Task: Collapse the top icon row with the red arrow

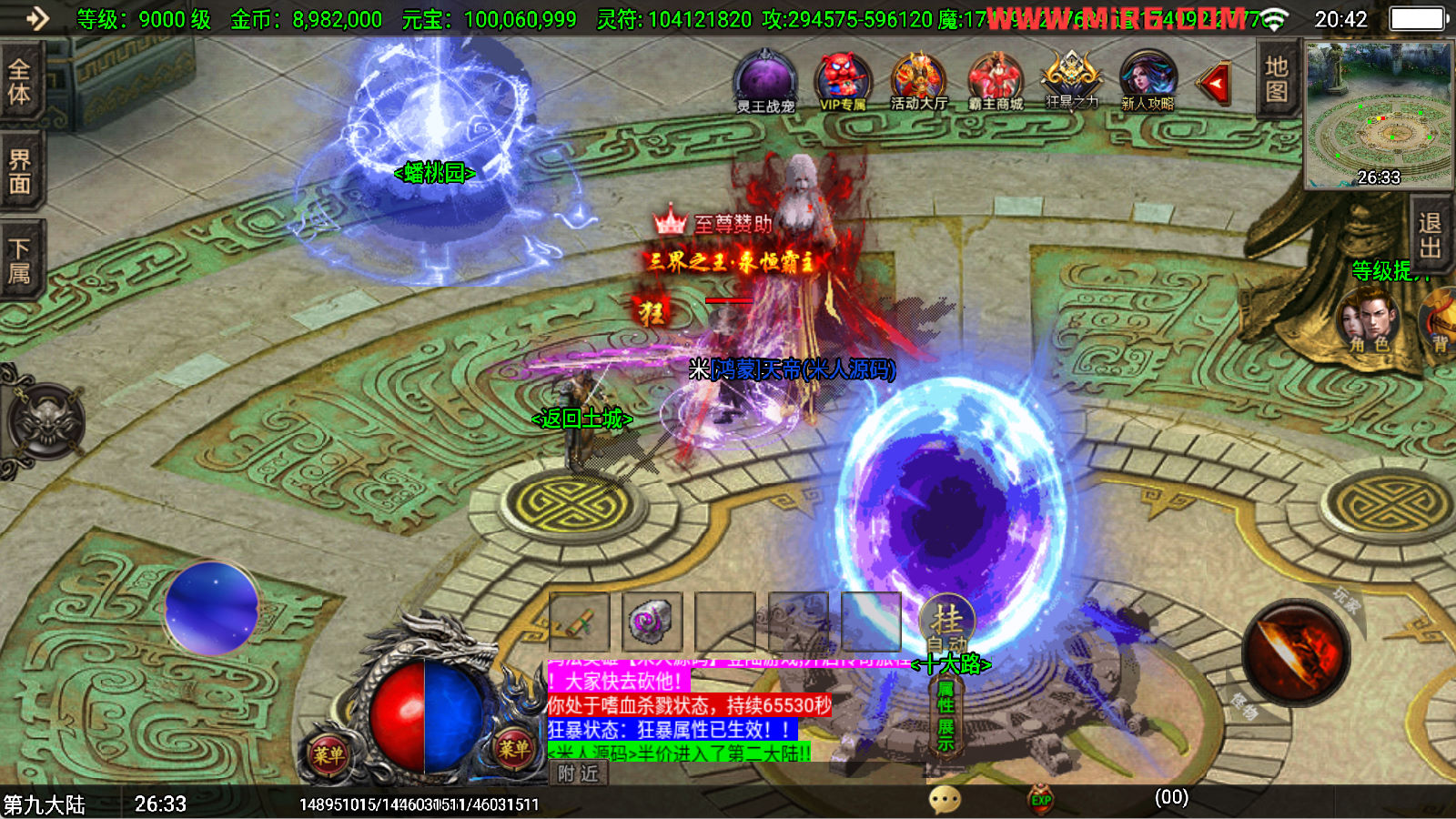Action: [x=1214, y=84]
